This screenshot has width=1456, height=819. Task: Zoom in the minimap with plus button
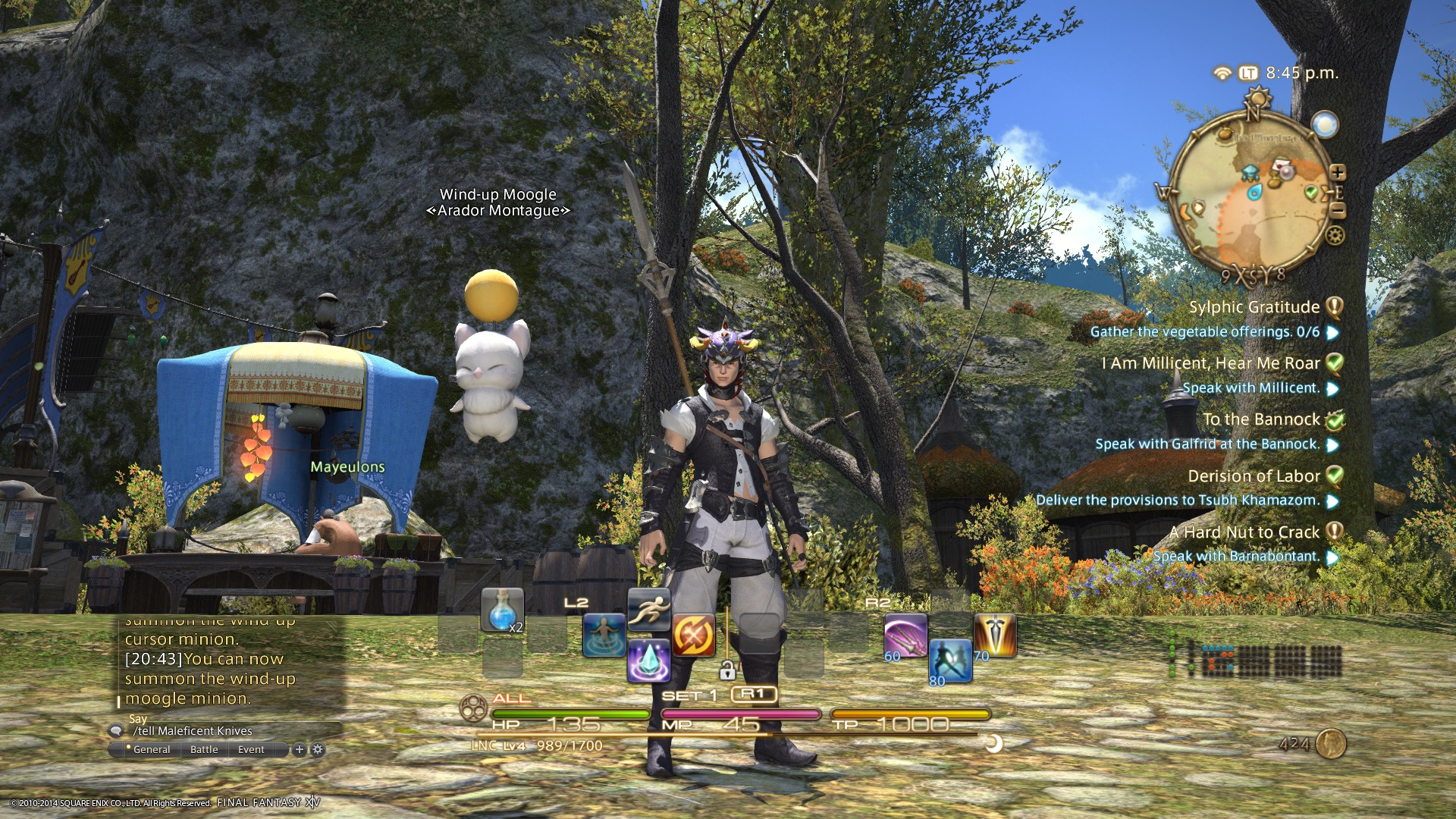click(x=1338, y=172)
